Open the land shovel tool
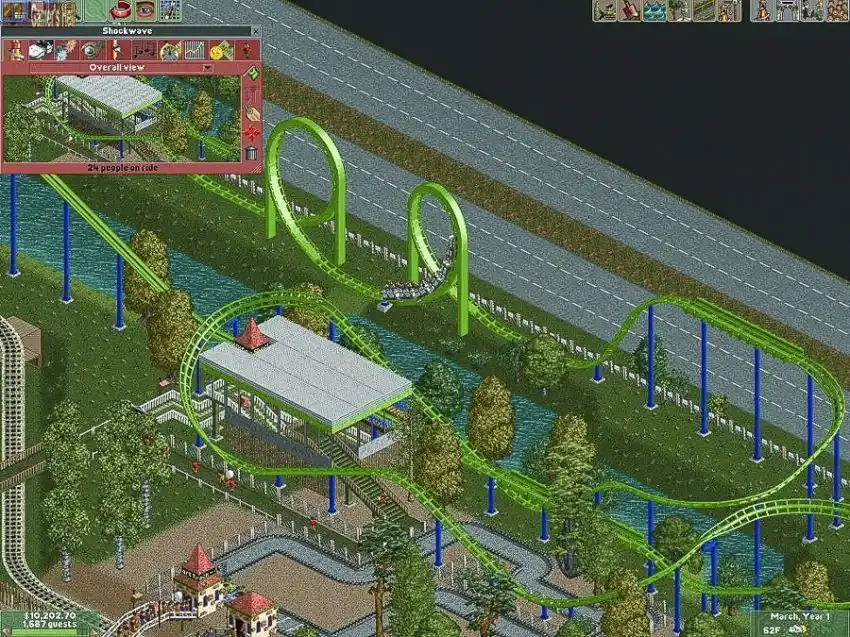Viewport: 850px width, 637px height. 630,11
